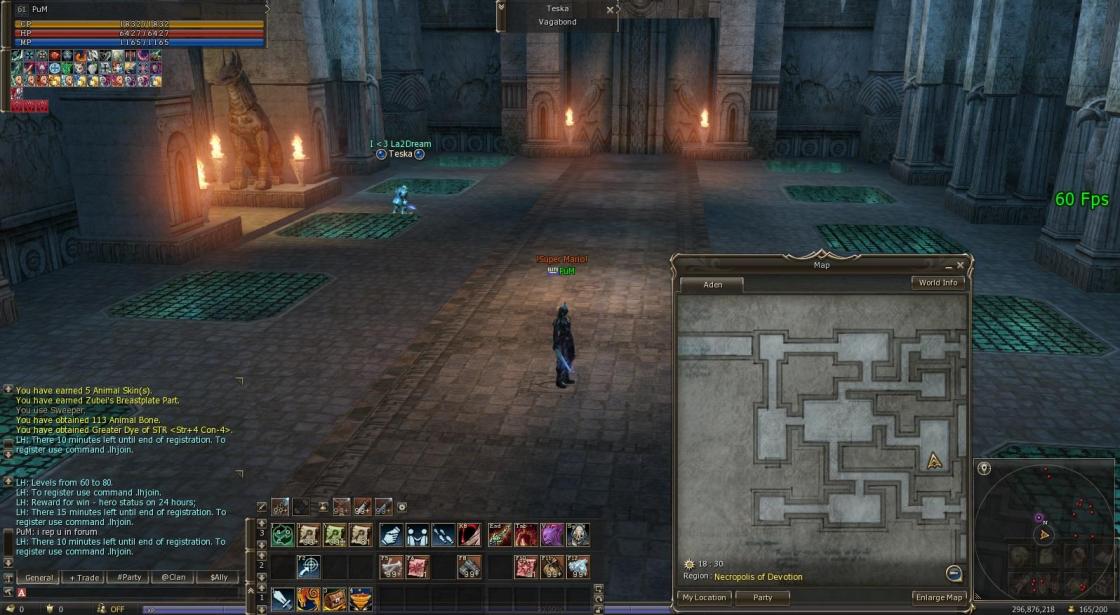Screen dimensions: 1120x615
Task: Click the chat text input field
Action: (130, 593)
